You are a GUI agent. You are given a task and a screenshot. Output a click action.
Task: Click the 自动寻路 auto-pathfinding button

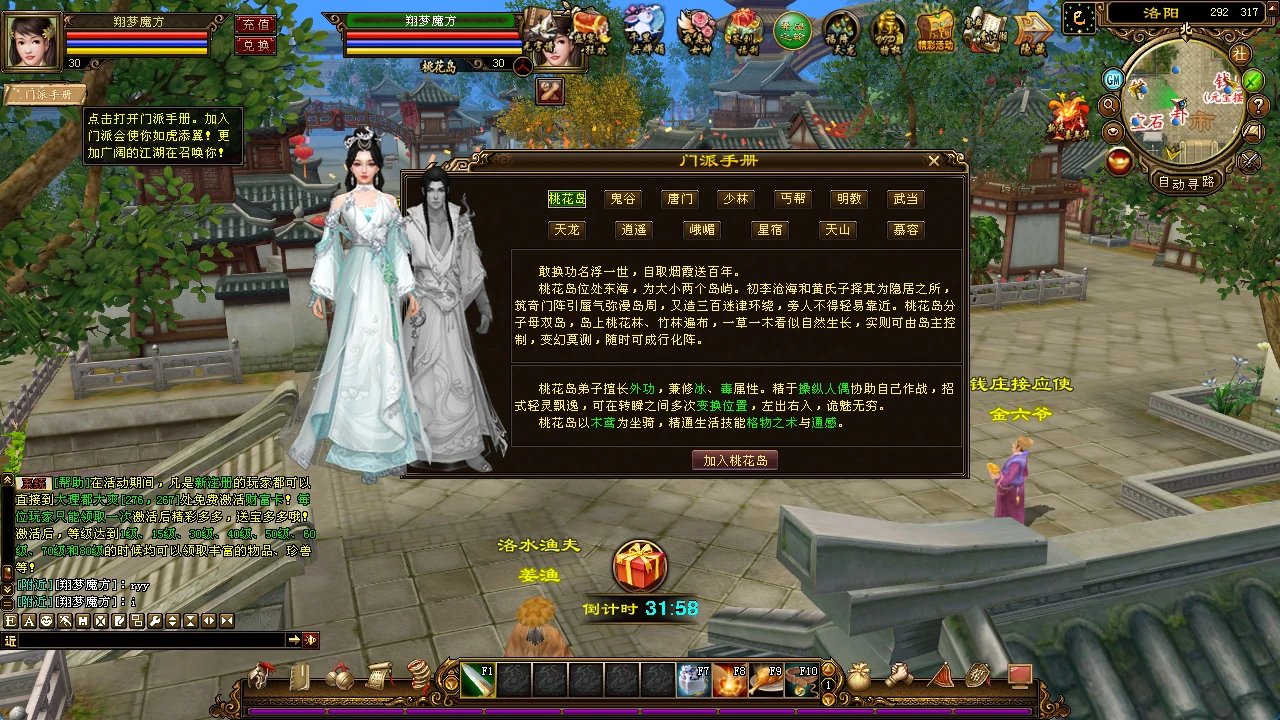pos(1186,182)
